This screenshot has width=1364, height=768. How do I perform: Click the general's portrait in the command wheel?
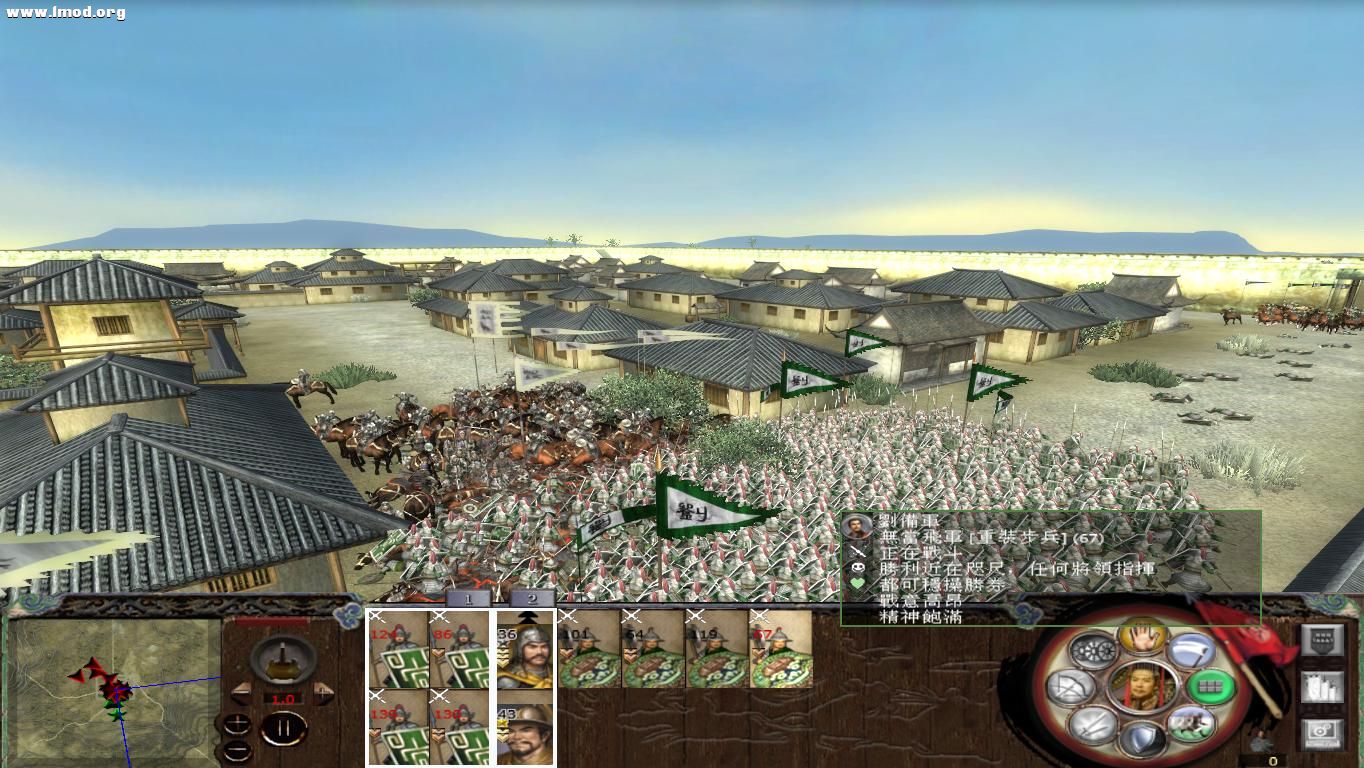[x=1144, y=687]
